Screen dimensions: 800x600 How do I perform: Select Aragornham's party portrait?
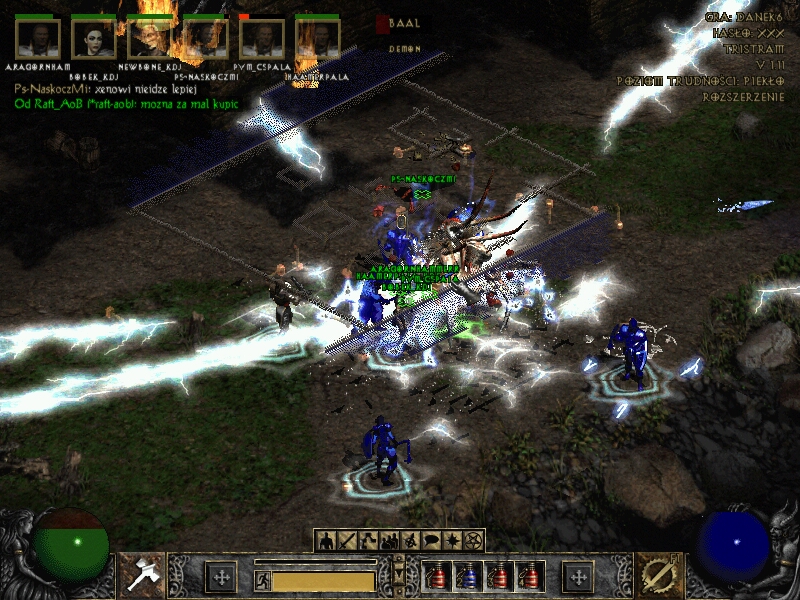point(38,38)
